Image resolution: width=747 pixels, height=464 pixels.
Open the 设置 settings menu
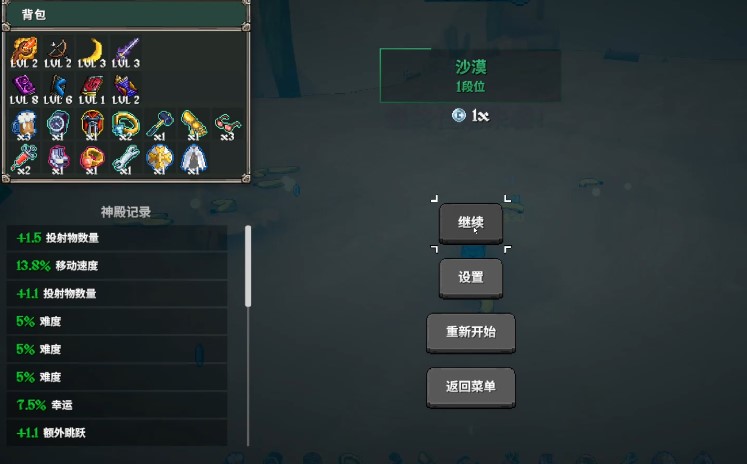(x=471, y=278)
